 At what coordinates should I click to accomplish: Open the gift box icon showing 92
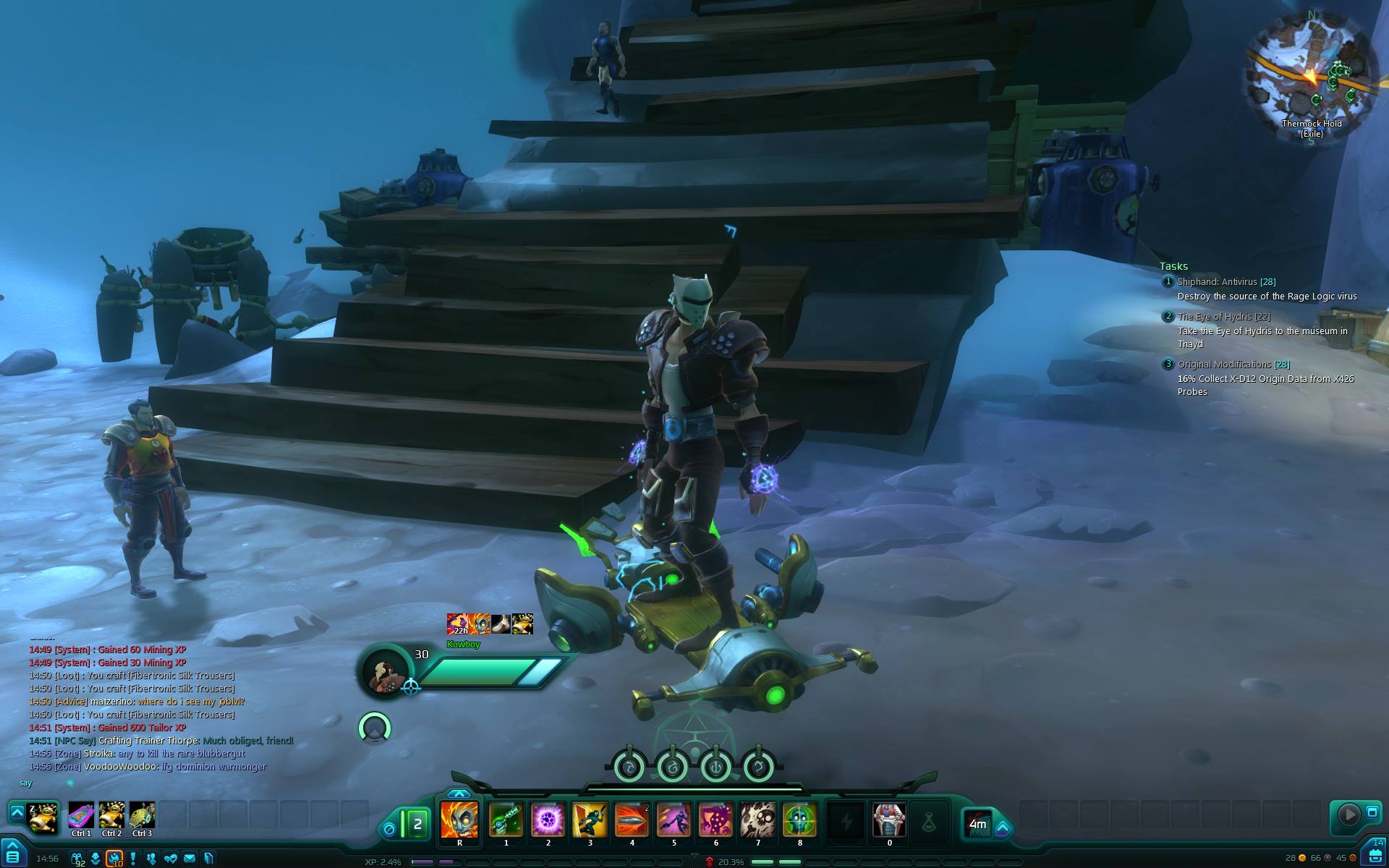77,859
